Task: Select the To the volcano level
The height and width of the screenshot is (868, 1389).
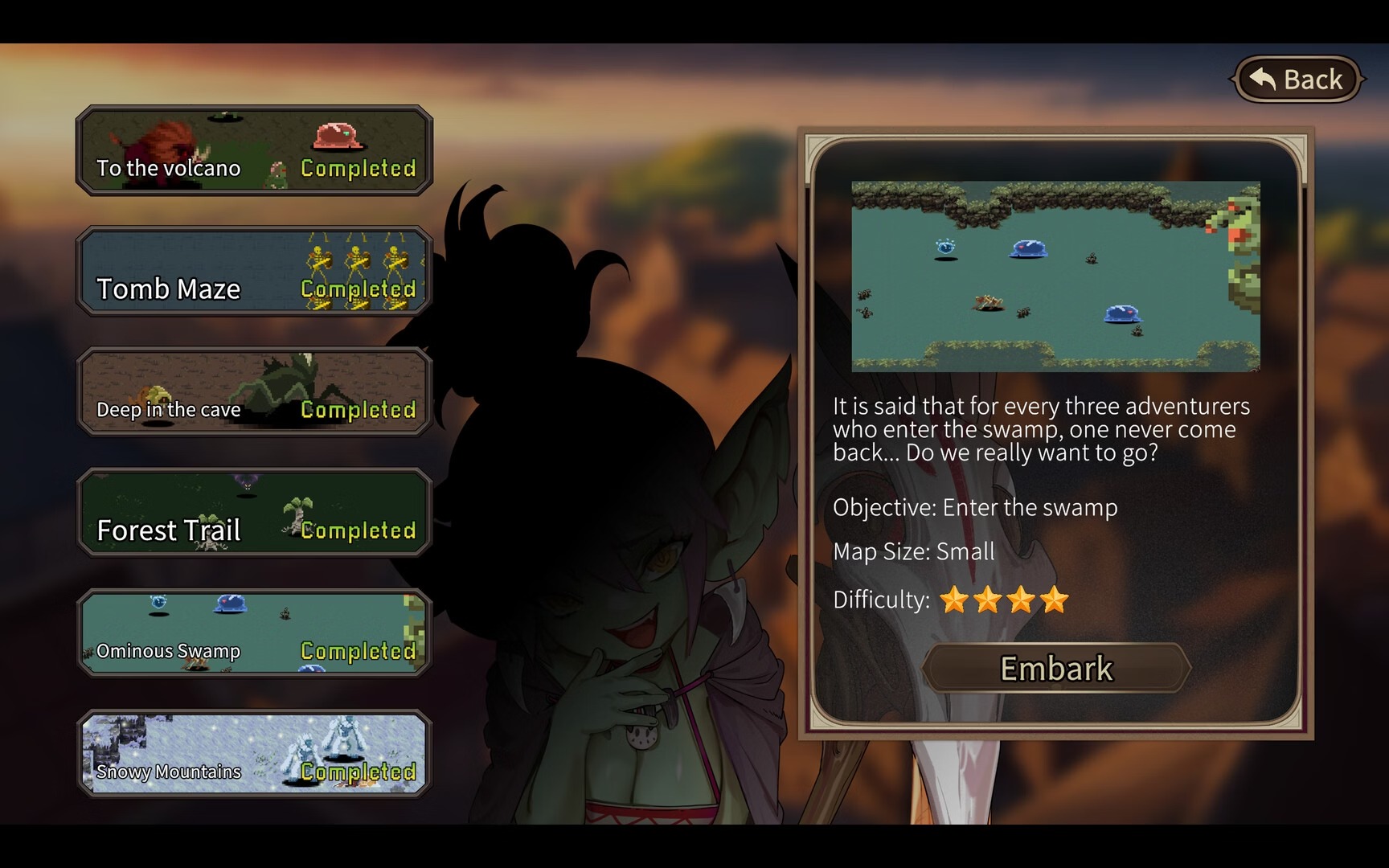Action: click(254, 151)
